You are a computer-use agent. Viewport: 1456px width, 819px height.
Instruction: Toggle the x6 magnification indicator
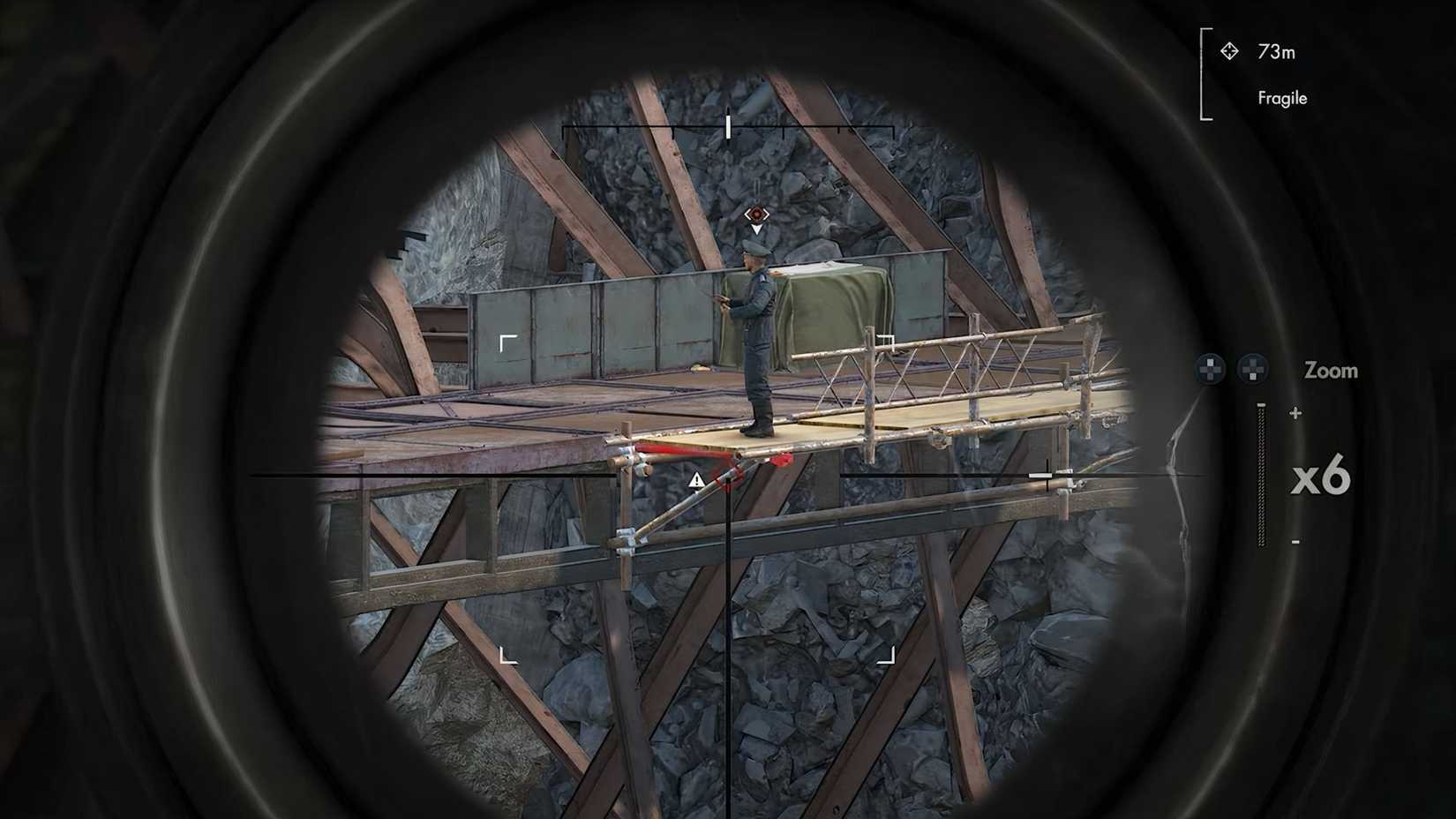pos(1320,477)
